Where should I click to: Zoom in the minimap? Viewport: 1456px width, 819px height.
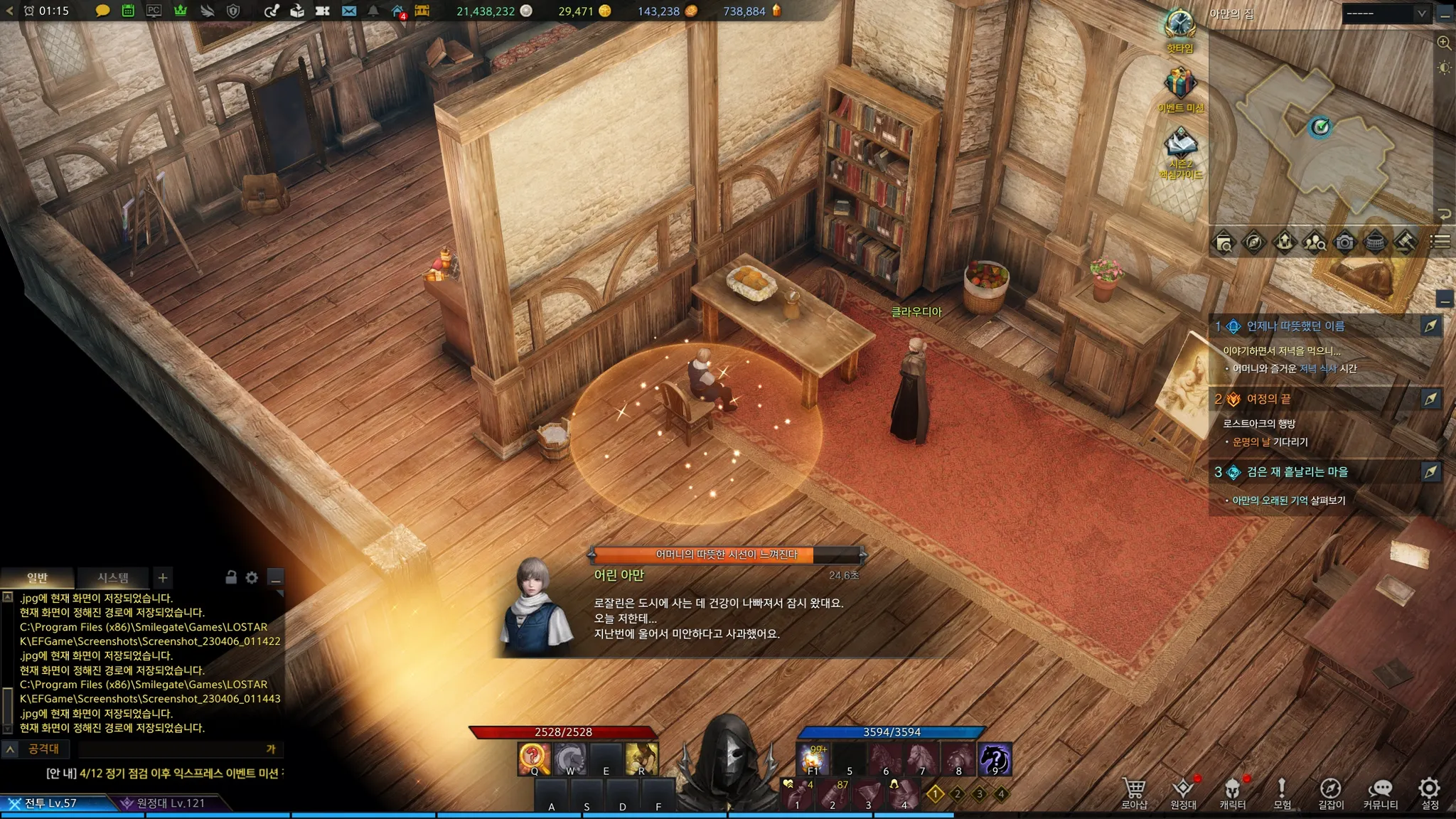(1444, 43)
